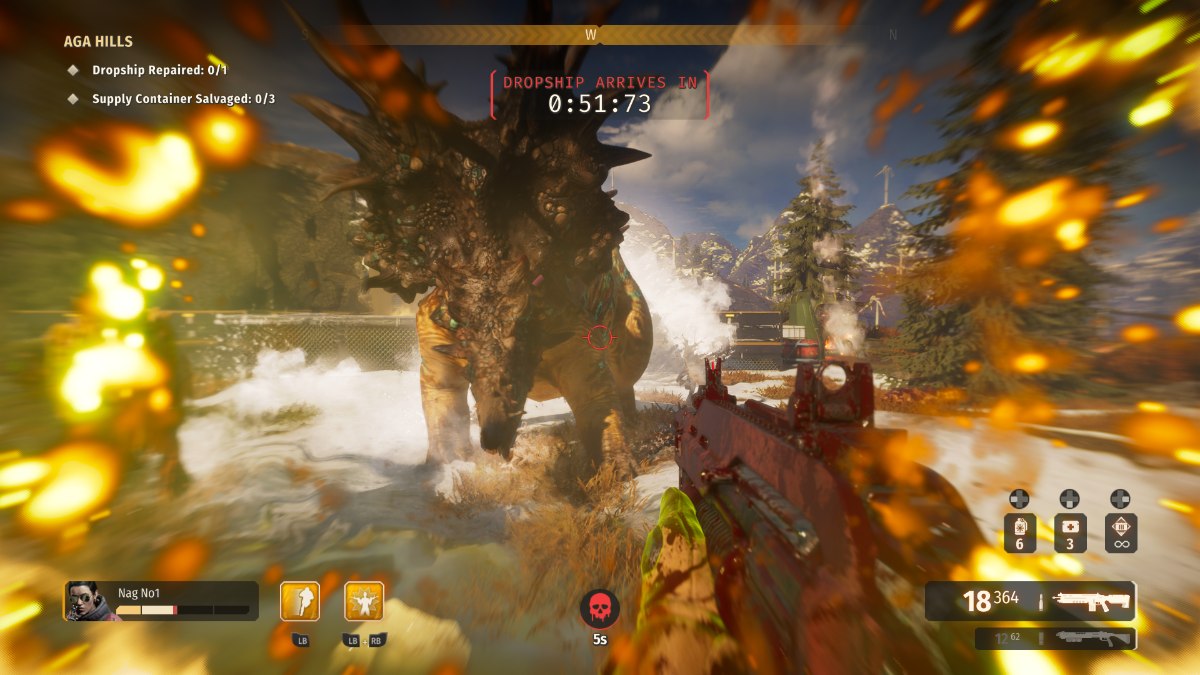
Task: Select the Supply Container Salvaged objective
Action: (x=183, y=99)
